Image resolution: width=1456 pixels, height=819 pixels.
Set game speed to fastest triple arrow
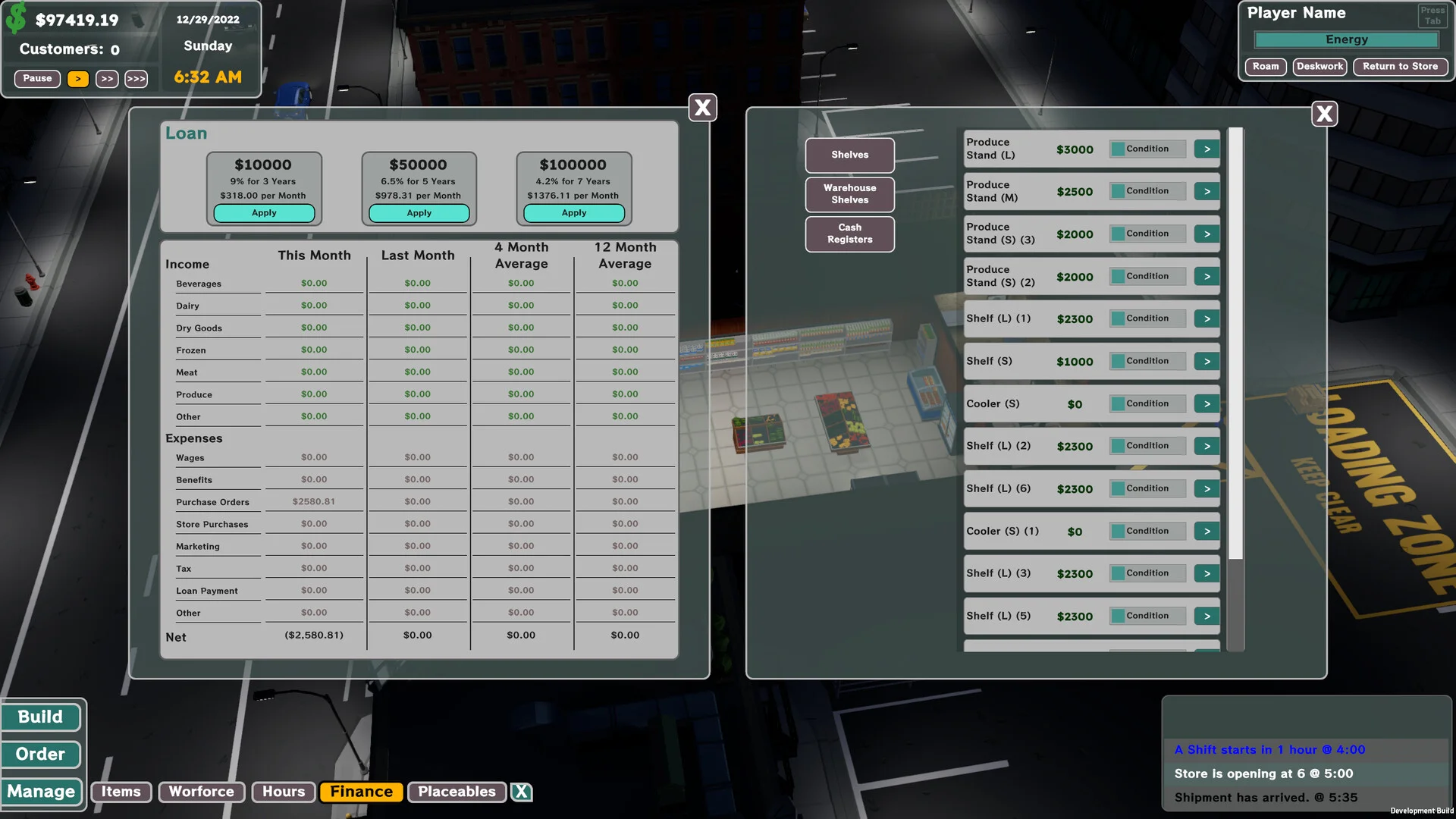pos(136,79)
